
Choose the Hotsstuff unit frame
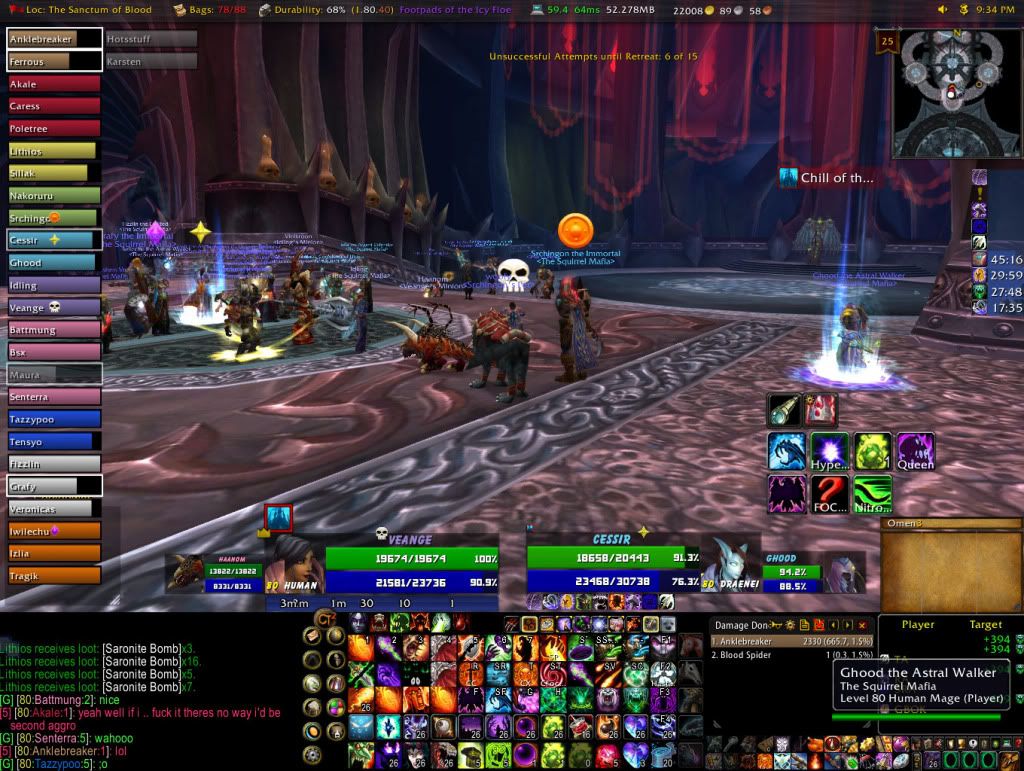(x=151, y=40)
